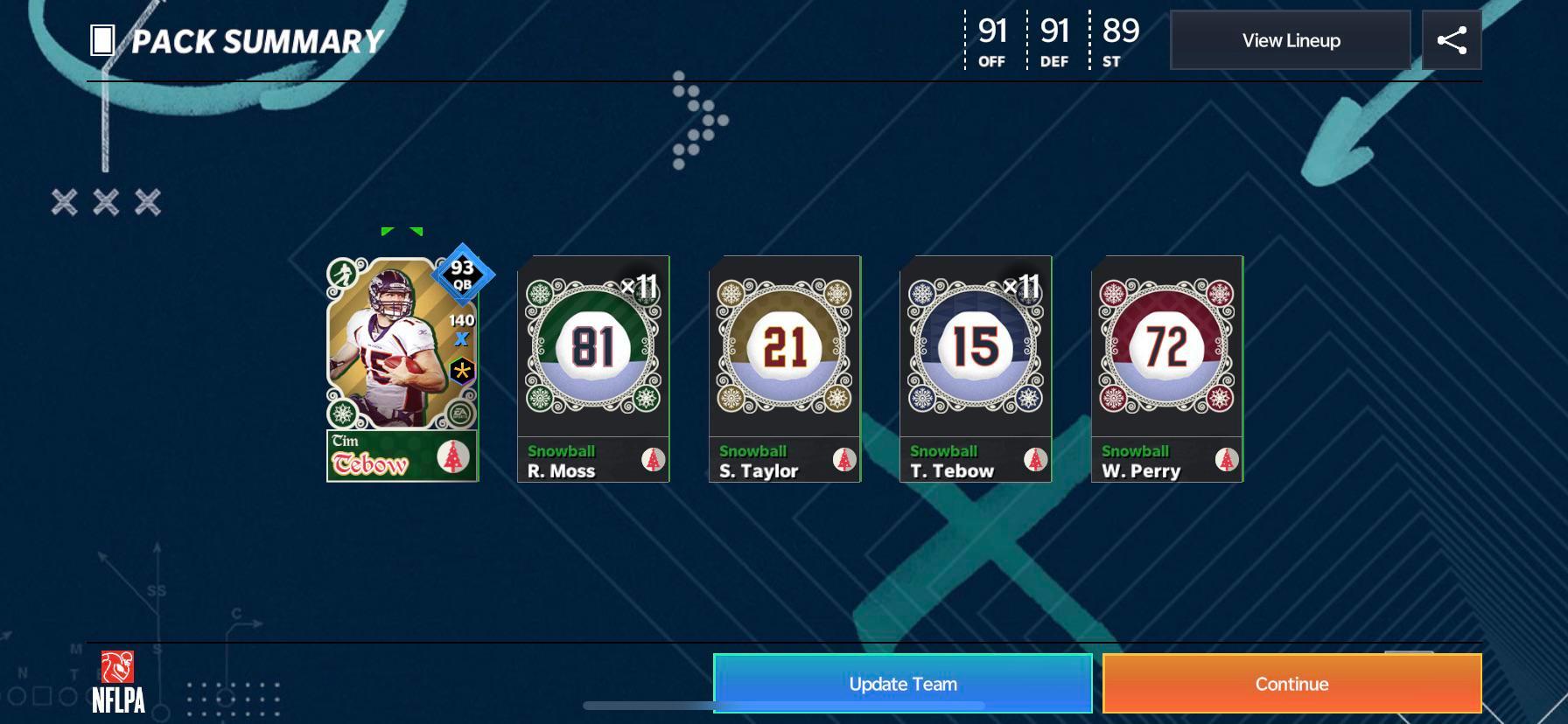Image resolution: width=1568 pixels, height=724 pixels.
Task: Select the Snowball T. Tebow x11 card
Action: coord(974,367)
